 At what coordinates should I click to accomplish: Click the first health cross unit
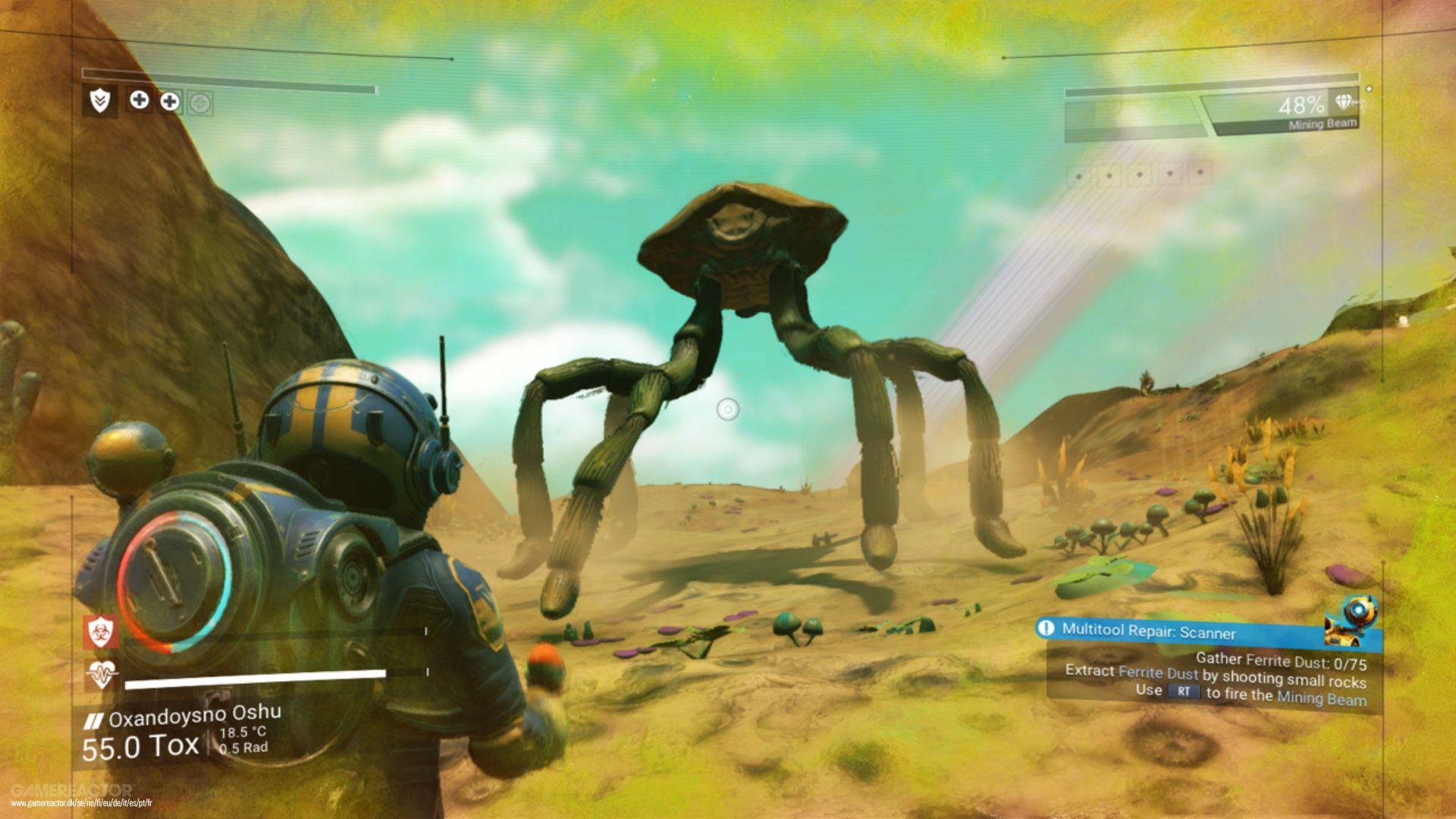[x=141, y=101]
